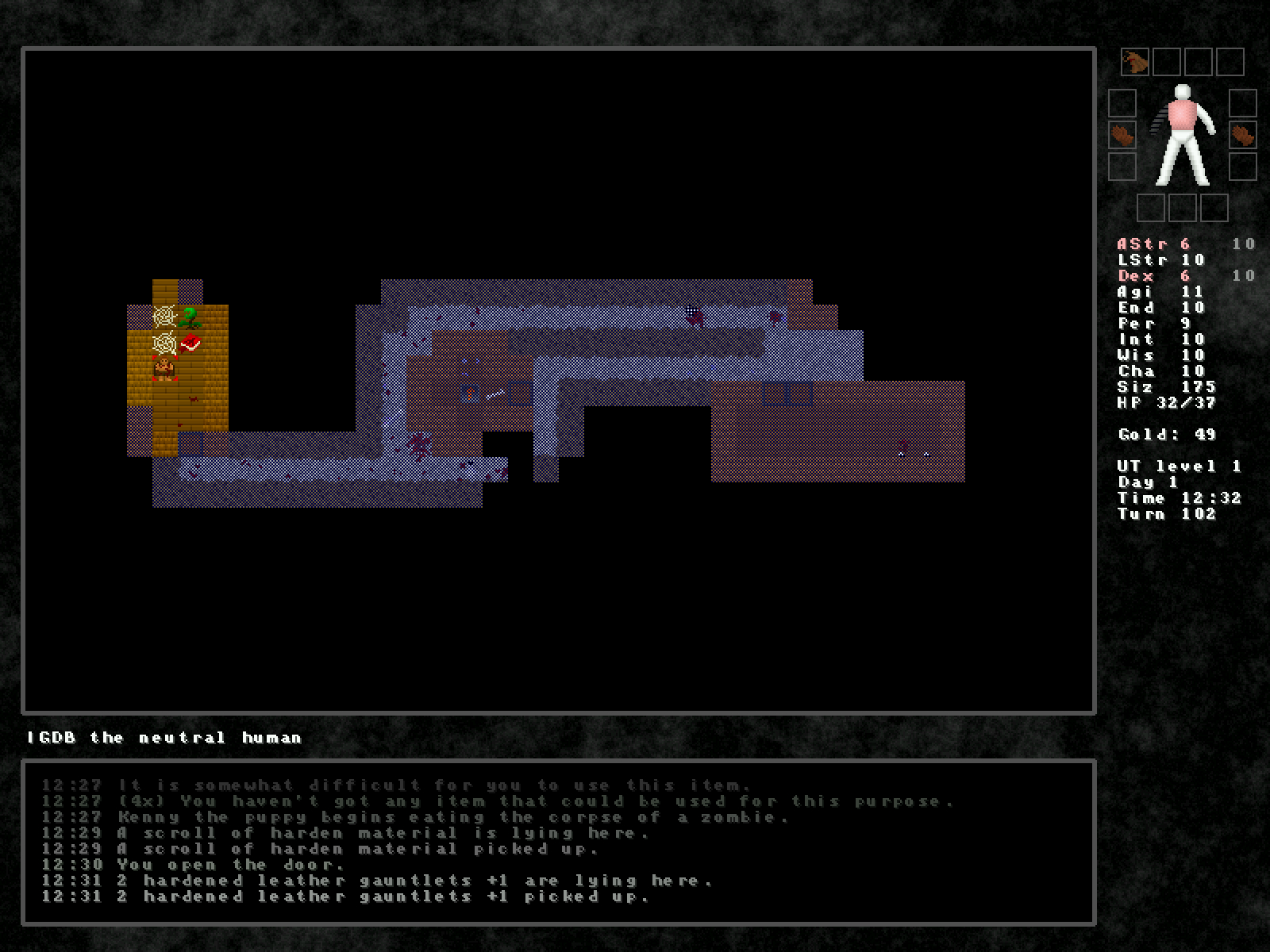This screenshot has width=1270, height=952.
Task: Click the right-hand leather gauntlet icon
Action: point(1242,136)
